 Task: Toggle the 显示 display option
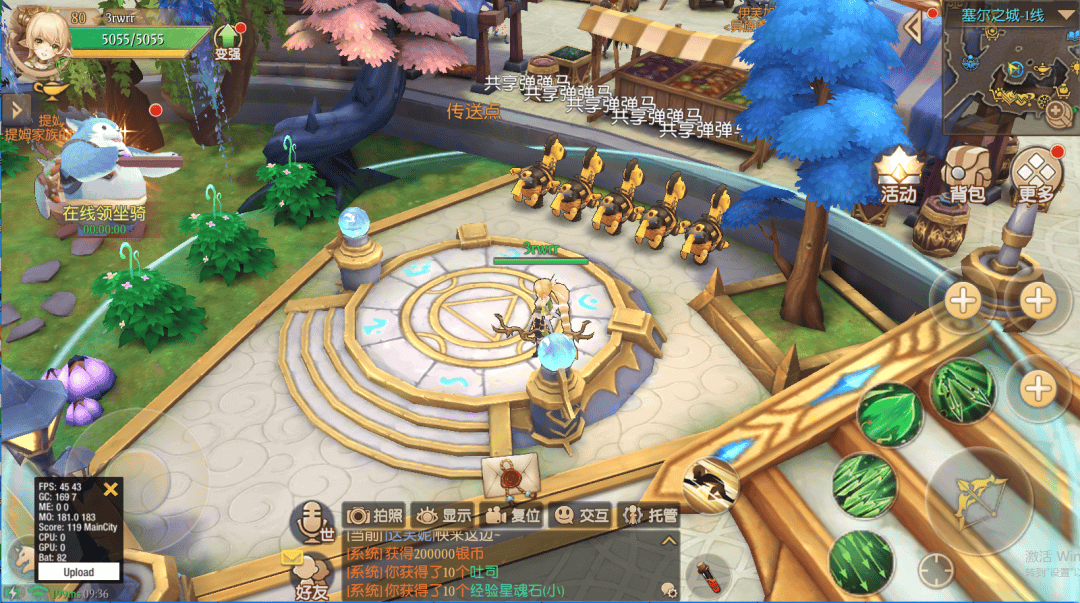(x=444, y=515)
